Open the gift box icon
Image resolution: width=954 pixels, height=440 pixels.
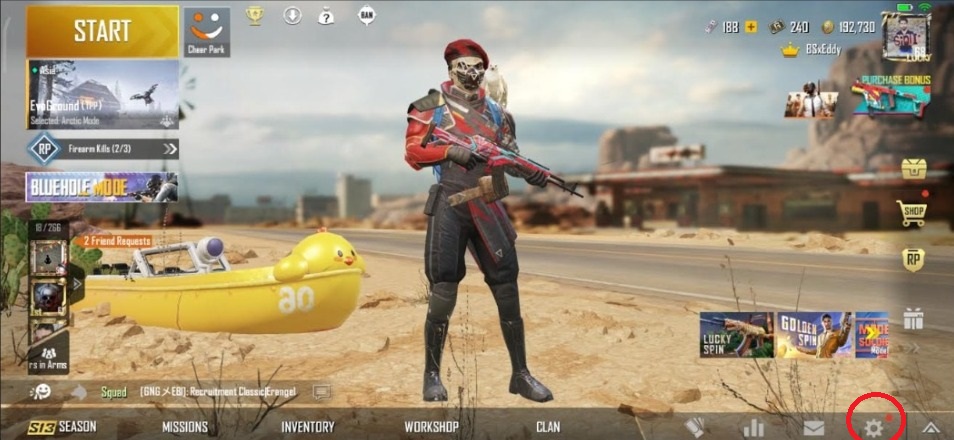pyautogui.click(x=912, y=319)
